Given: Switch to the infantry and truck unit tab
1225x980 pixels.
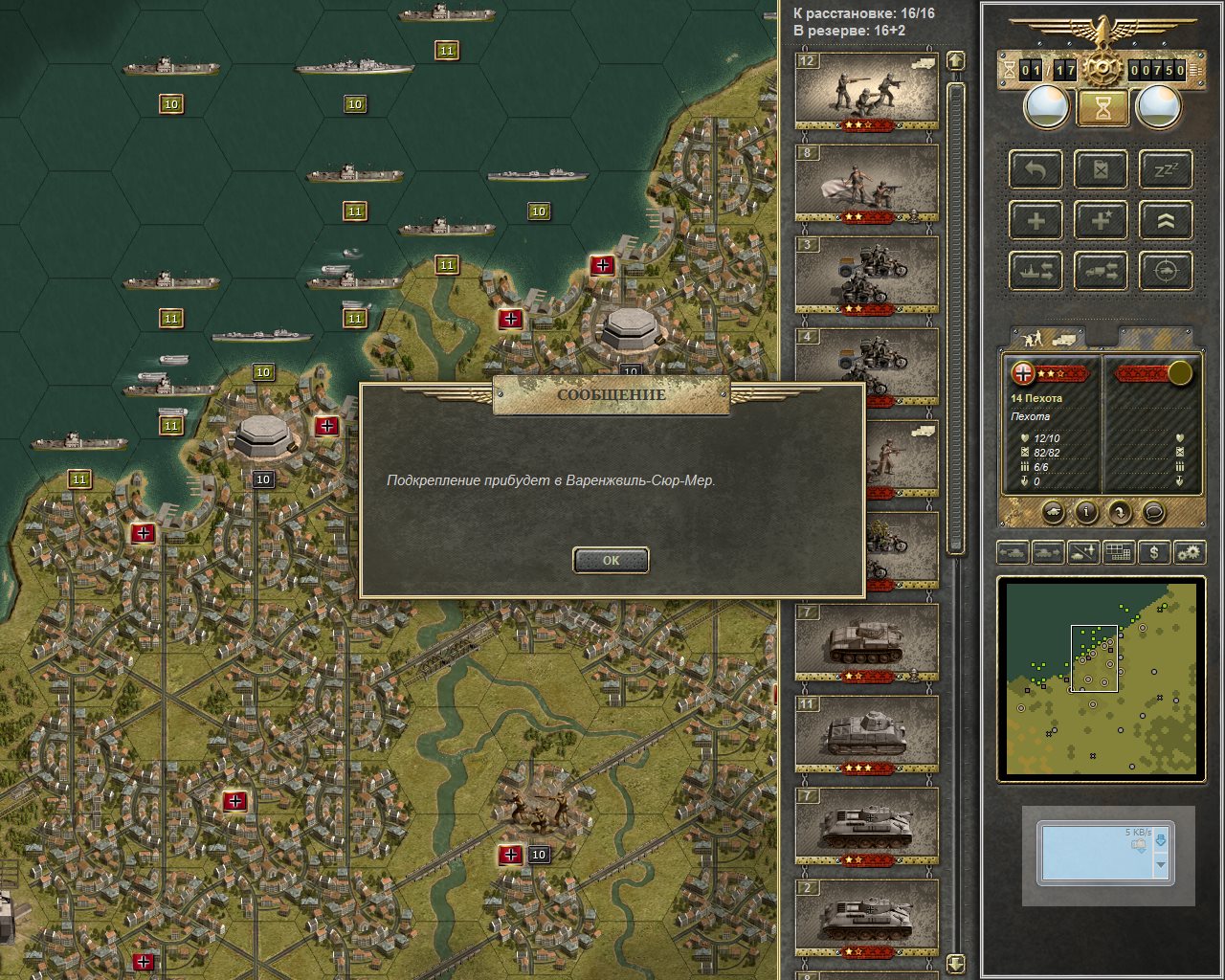Looking at the screenshot, I should [x=1050, y=338].
